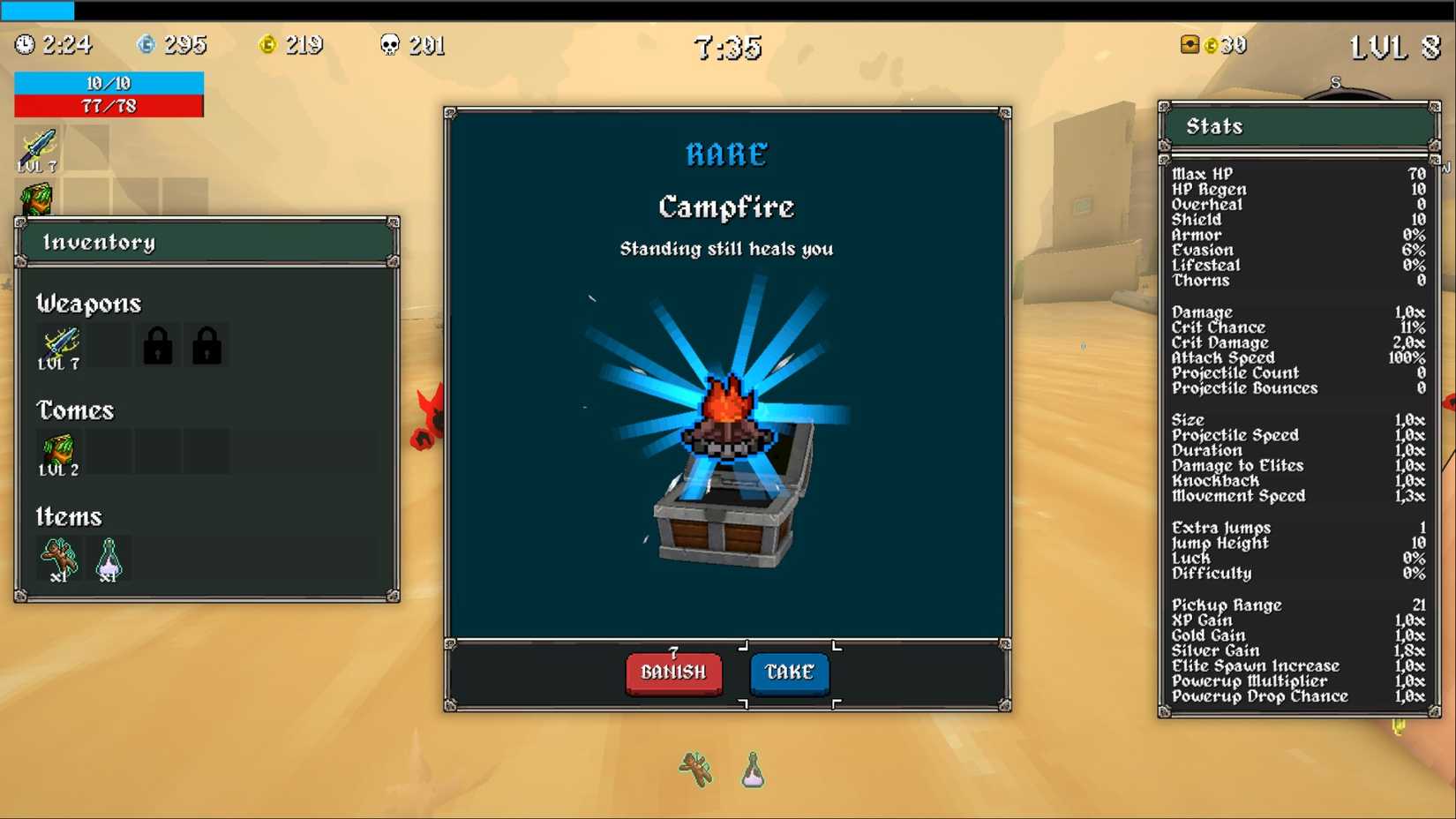
Task: Expand the Weapons section of the Inventory
Action: 88,304
